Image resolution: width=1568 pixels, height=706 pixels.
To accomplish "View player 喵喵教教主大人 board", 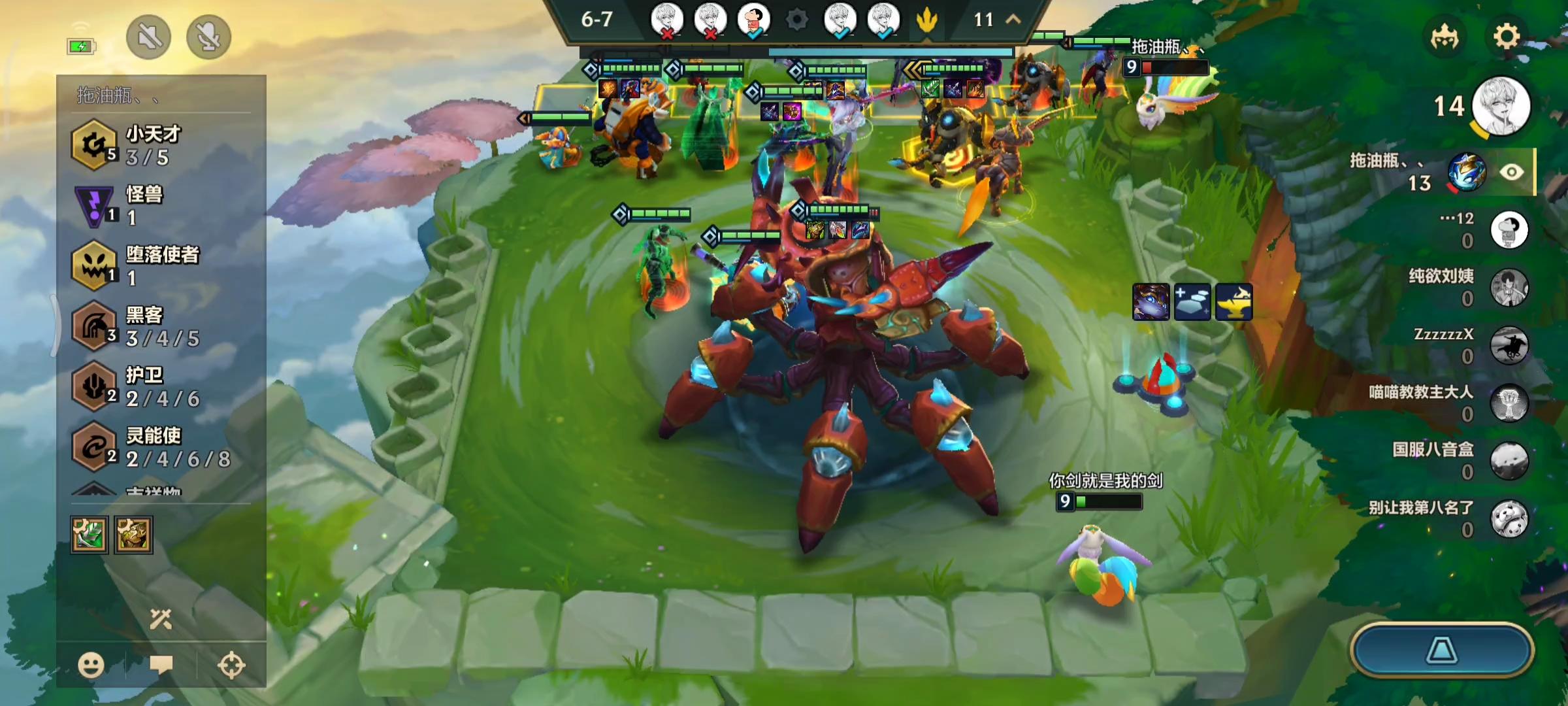I will [x=1509, y=403].
